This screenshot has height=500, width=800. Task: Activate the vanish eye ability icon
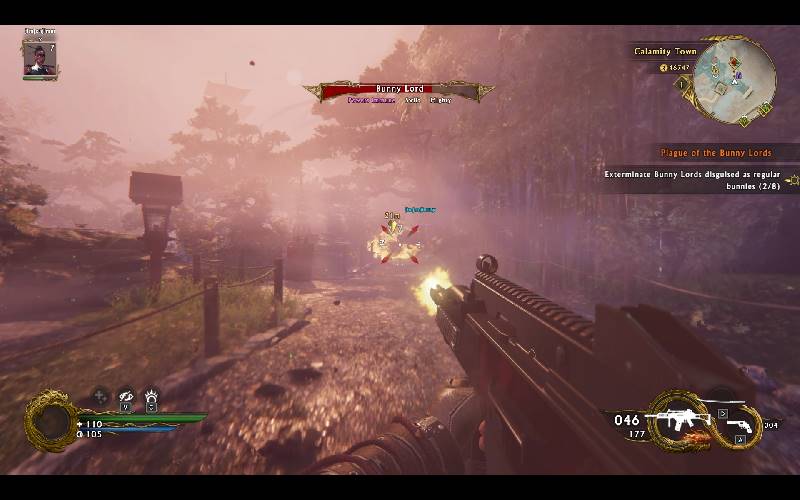[x=126, y=396]
